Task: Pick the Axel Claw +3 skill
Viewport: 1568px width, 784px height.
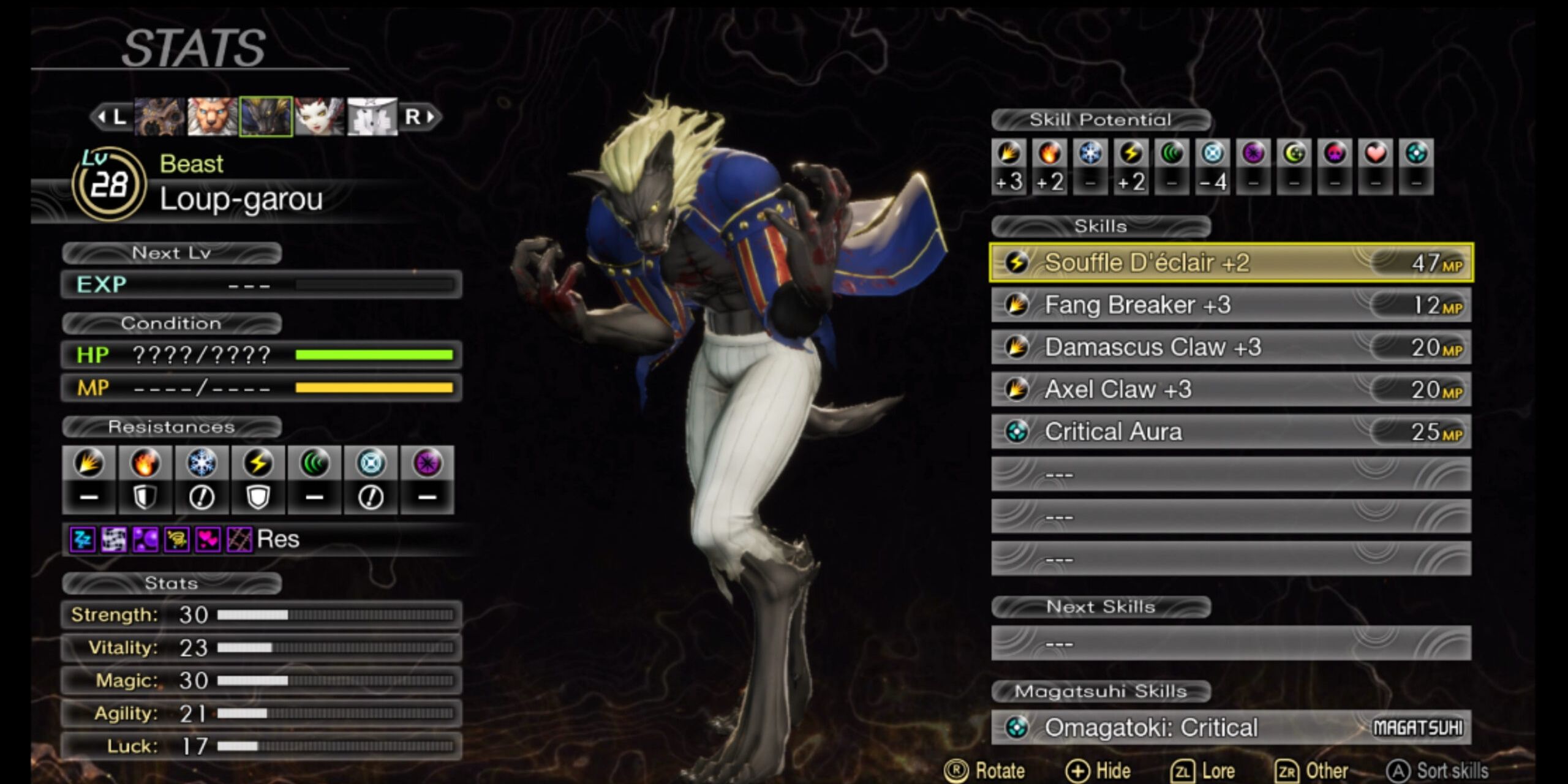Action: coord(1231,390)
